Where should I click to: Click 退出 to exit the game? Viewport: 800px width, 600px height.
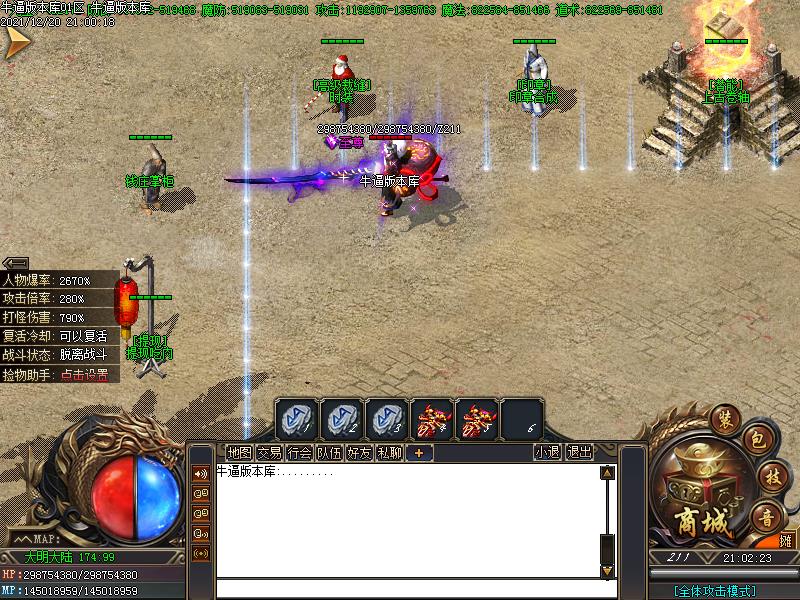click(x=579, y=452)
